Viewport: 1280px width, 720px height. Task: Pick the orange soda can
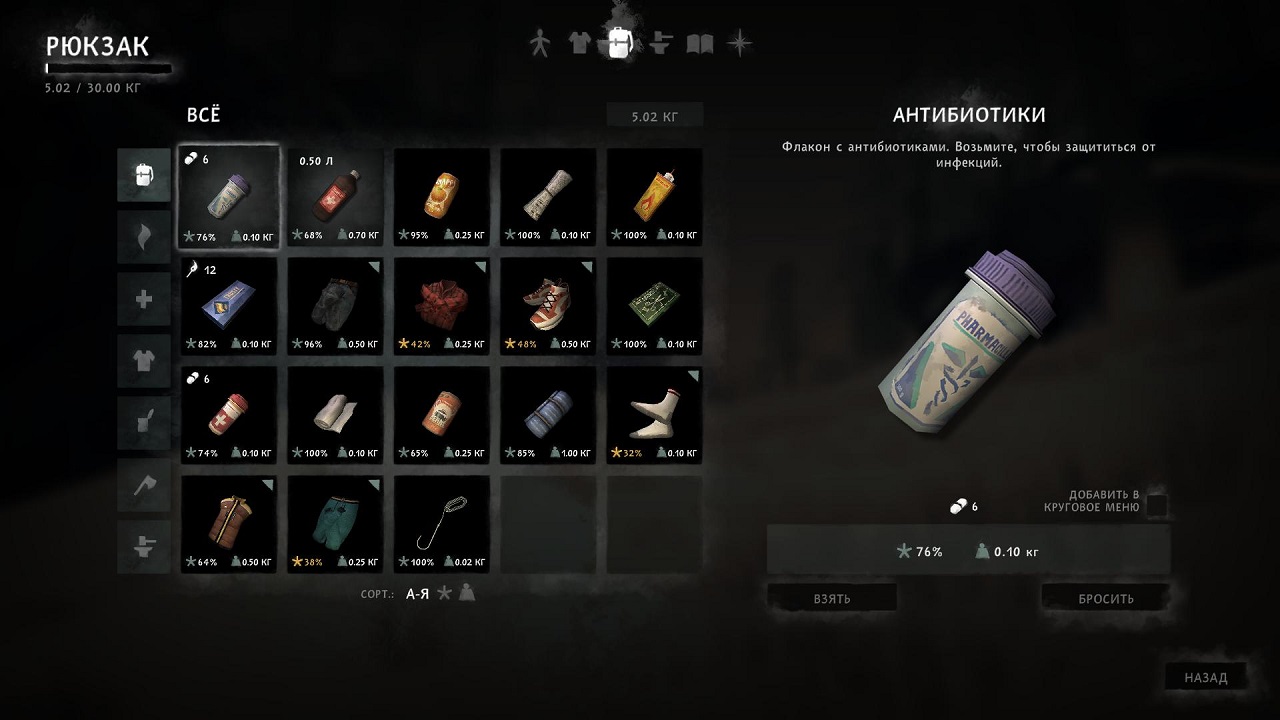click(x=441, y=197)
